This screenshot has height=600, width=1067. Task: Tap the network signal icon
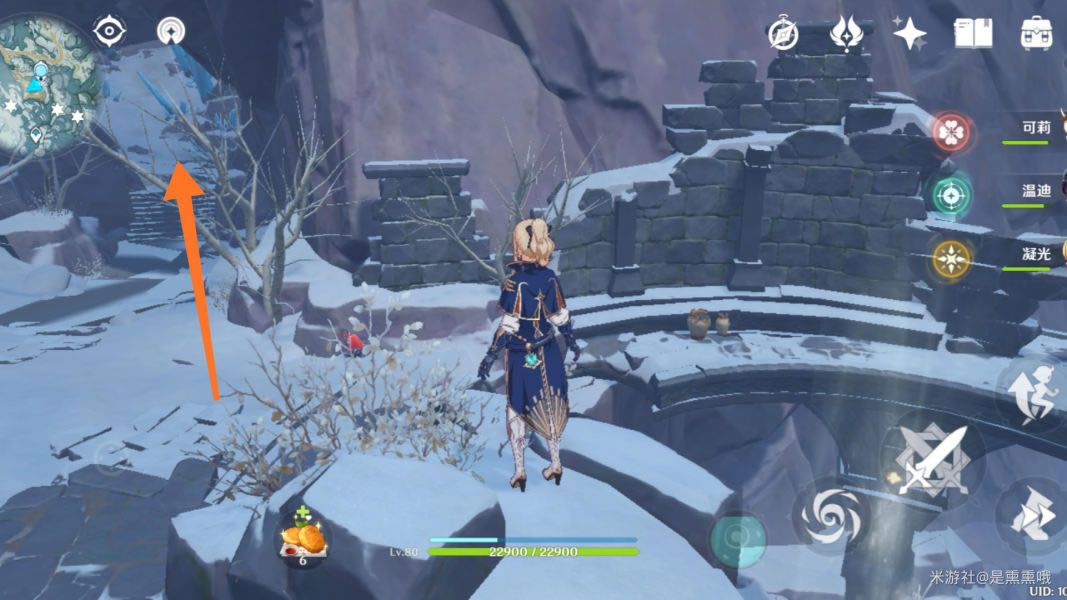[x=171, y=31]
